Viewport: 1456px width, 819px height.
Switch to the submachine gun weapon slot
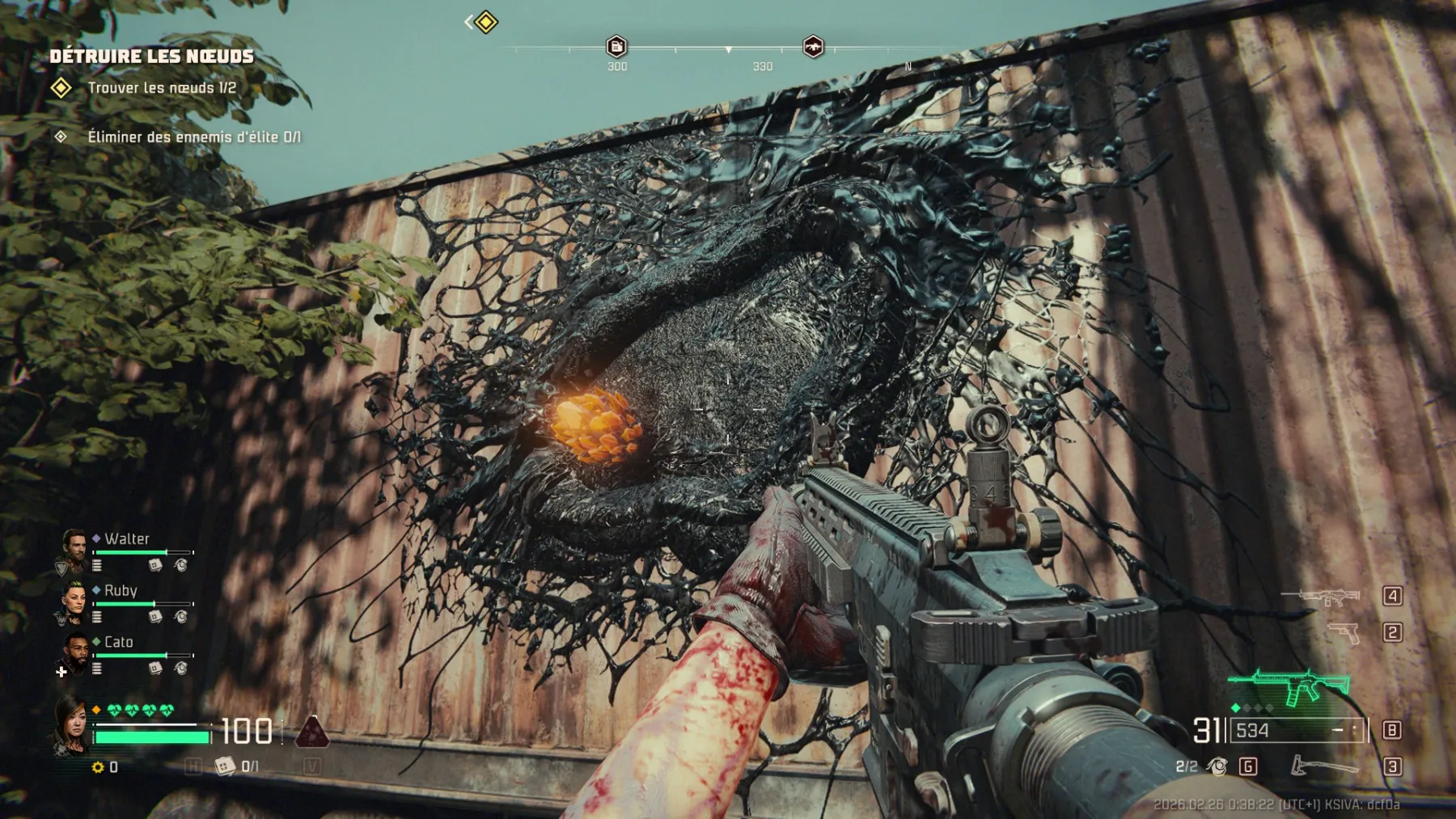click(x=1323, y=597)
